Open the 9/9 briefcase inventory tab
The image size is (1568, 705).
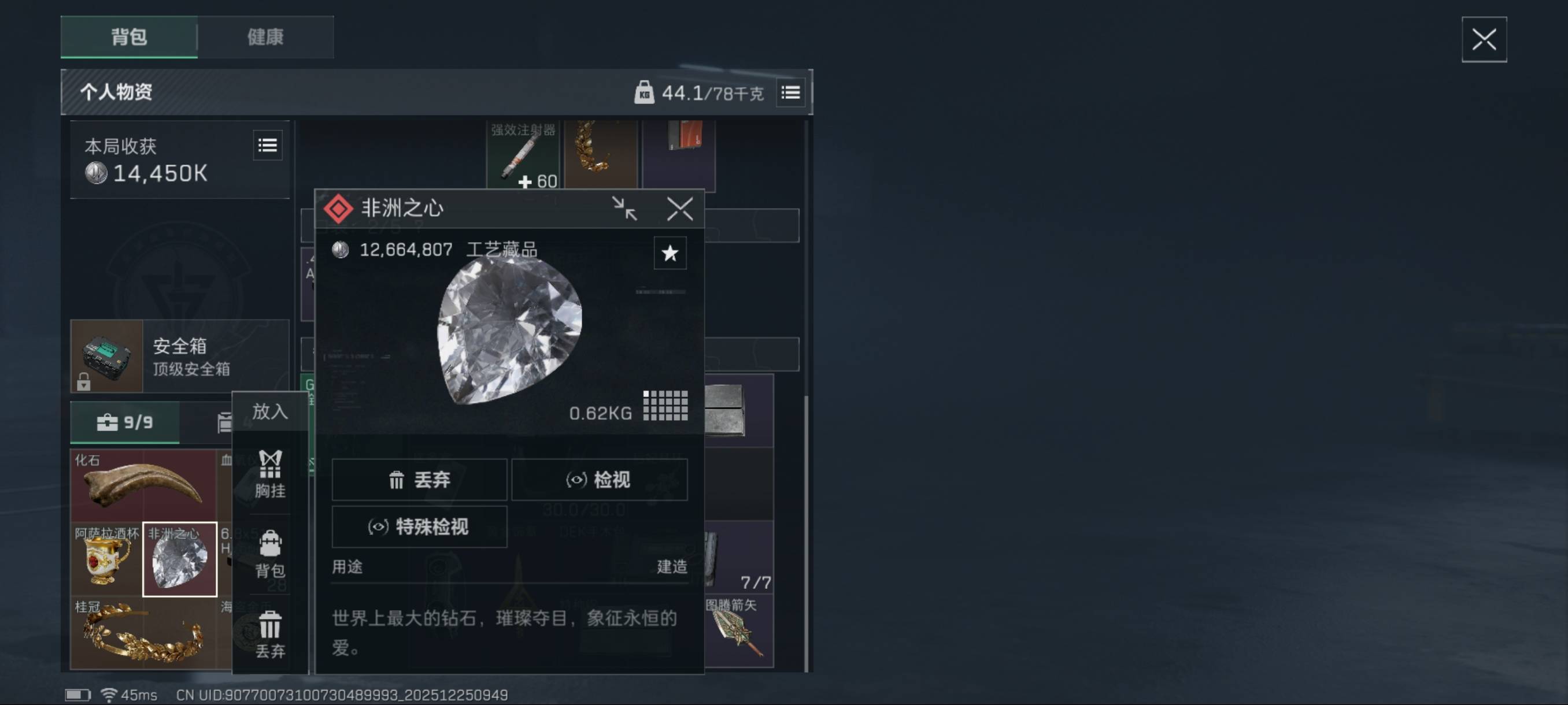click(x=125, y=421)
